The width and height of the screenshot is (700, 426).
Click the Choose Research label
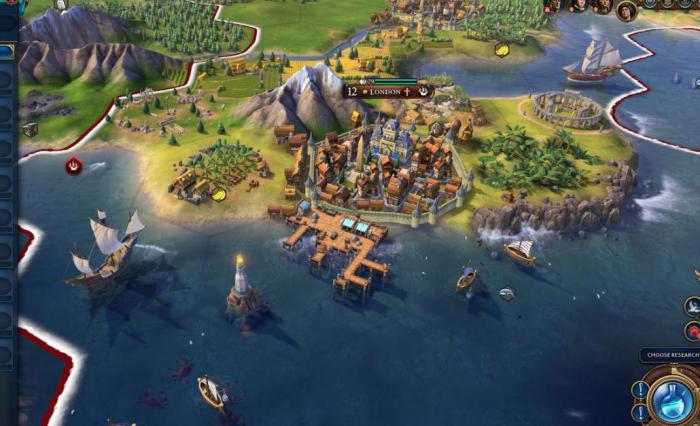click(x=670, y=355)
